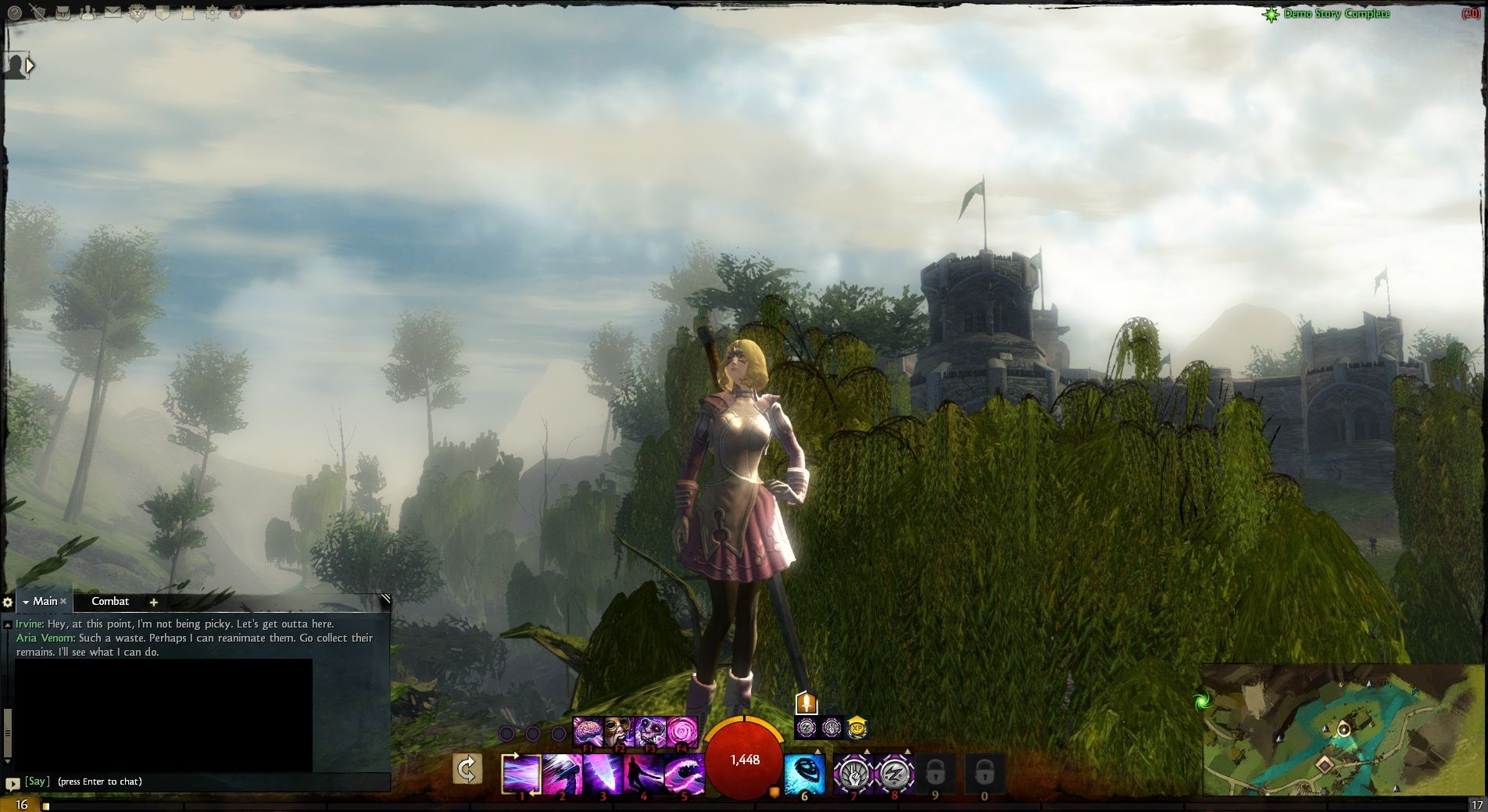Activate the purple wave skill in slot 5
Screen dimensions: 1488x812
(x=684, y=773)
